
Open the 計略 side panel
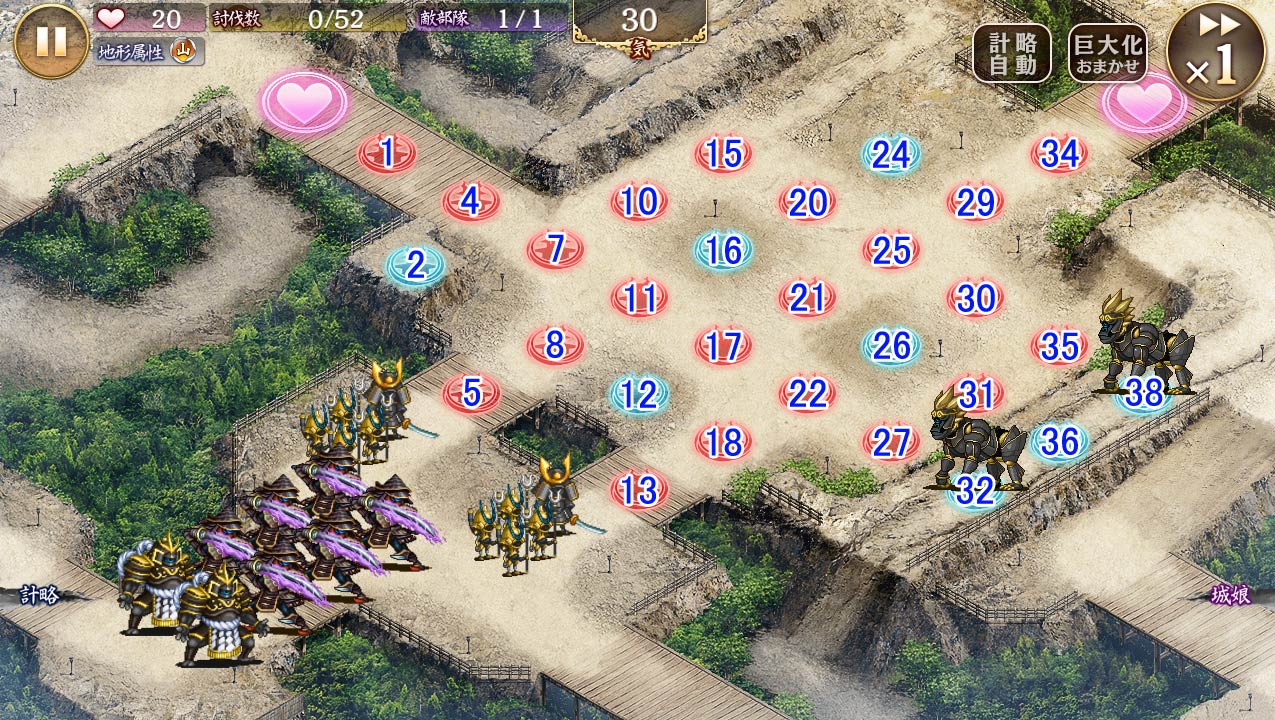39,595
